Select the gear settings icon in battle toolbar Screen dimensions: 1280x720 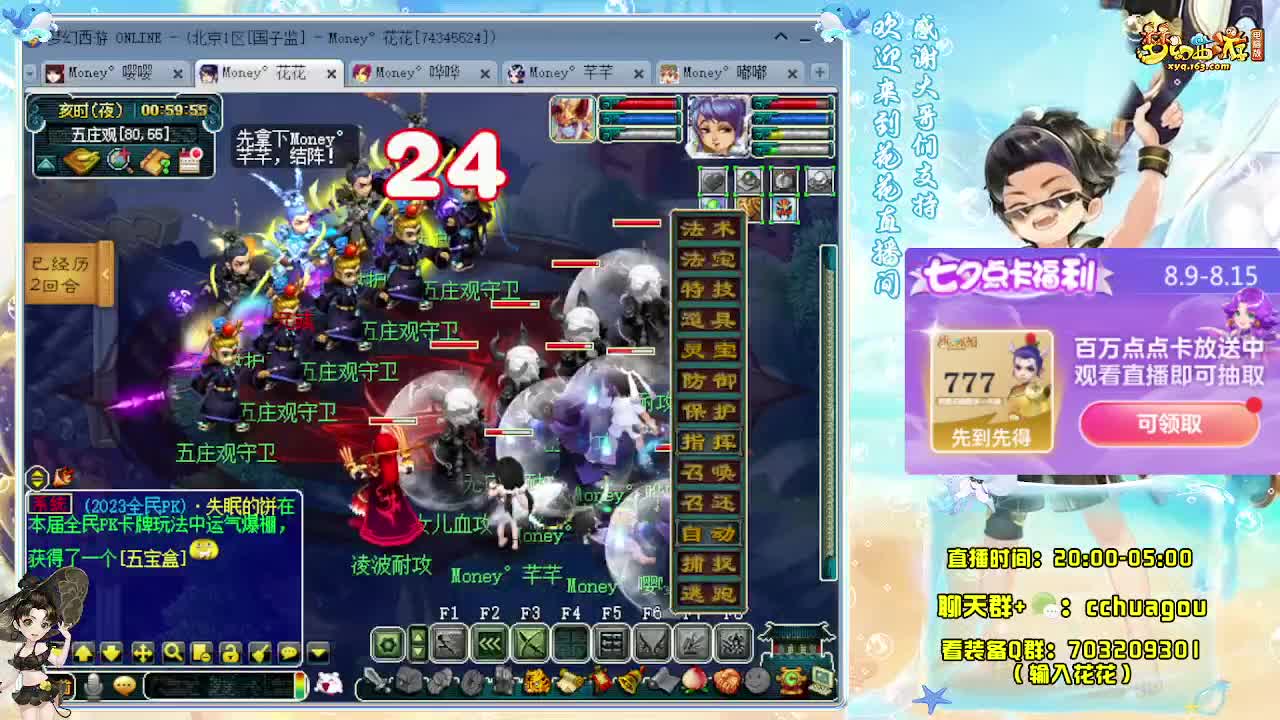point(388,645)
